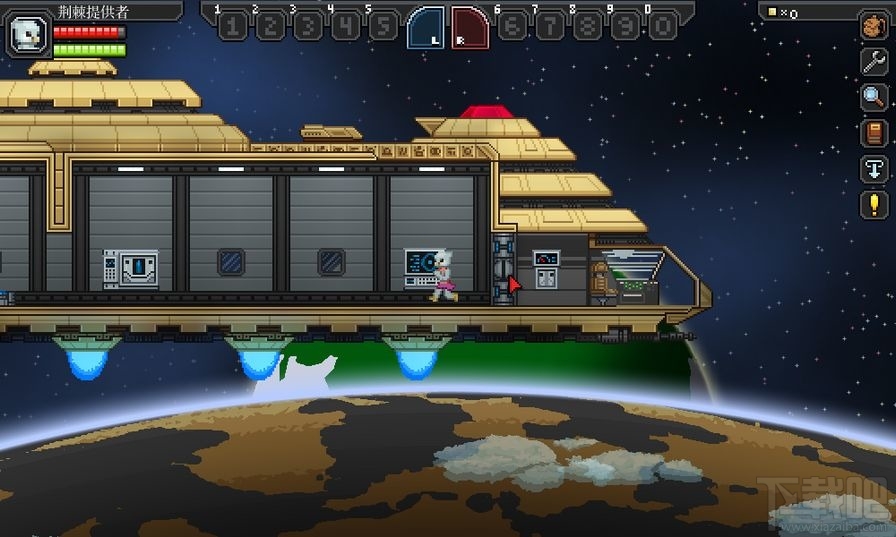Open the codex book
The height and width of the screenshot is (537, 896).
coord(874,133)
